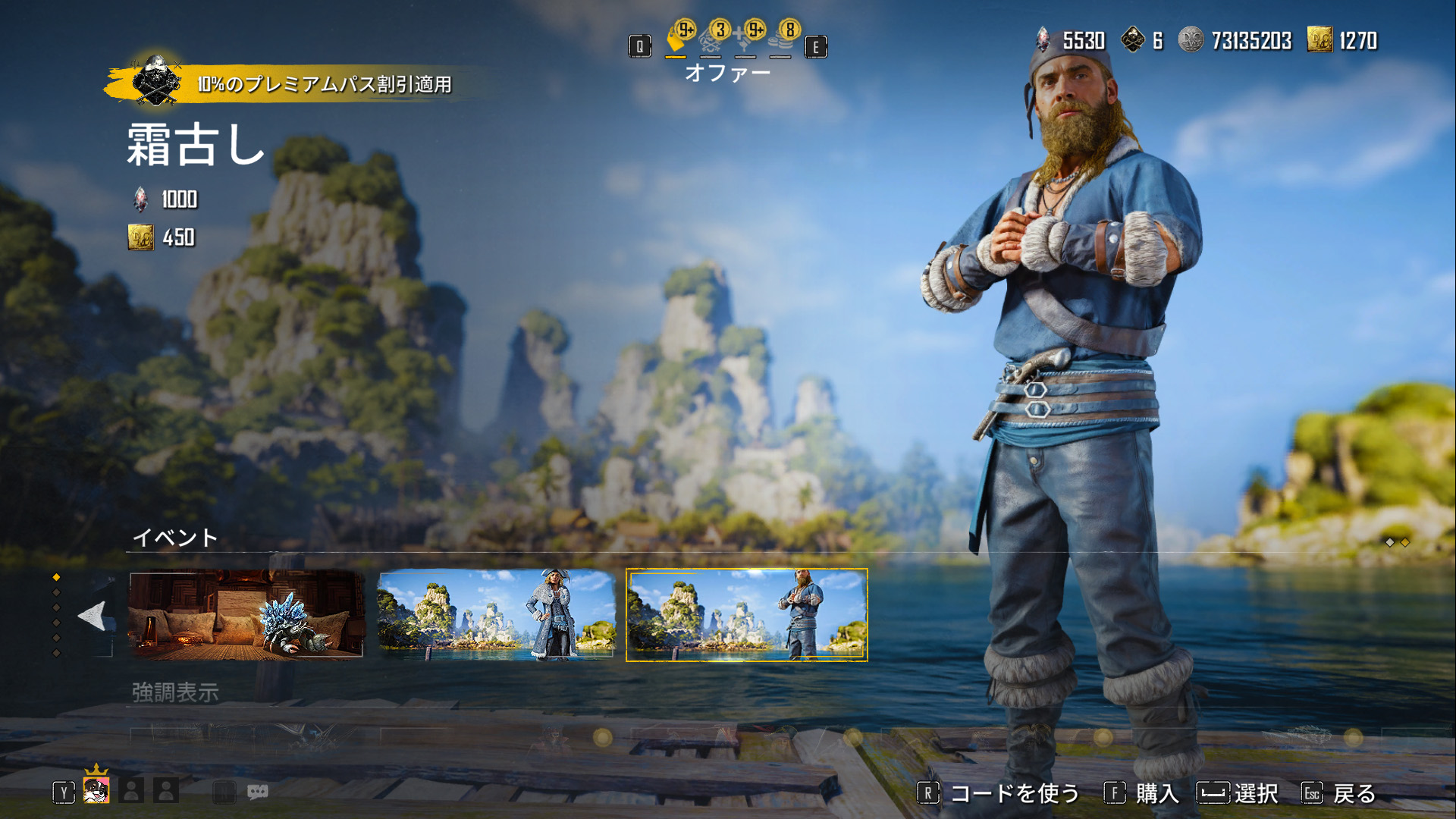Open the Offers price-tag tab
Image resolution: width=1456 pixels, height=819 pixels.
tap(676, 40)
